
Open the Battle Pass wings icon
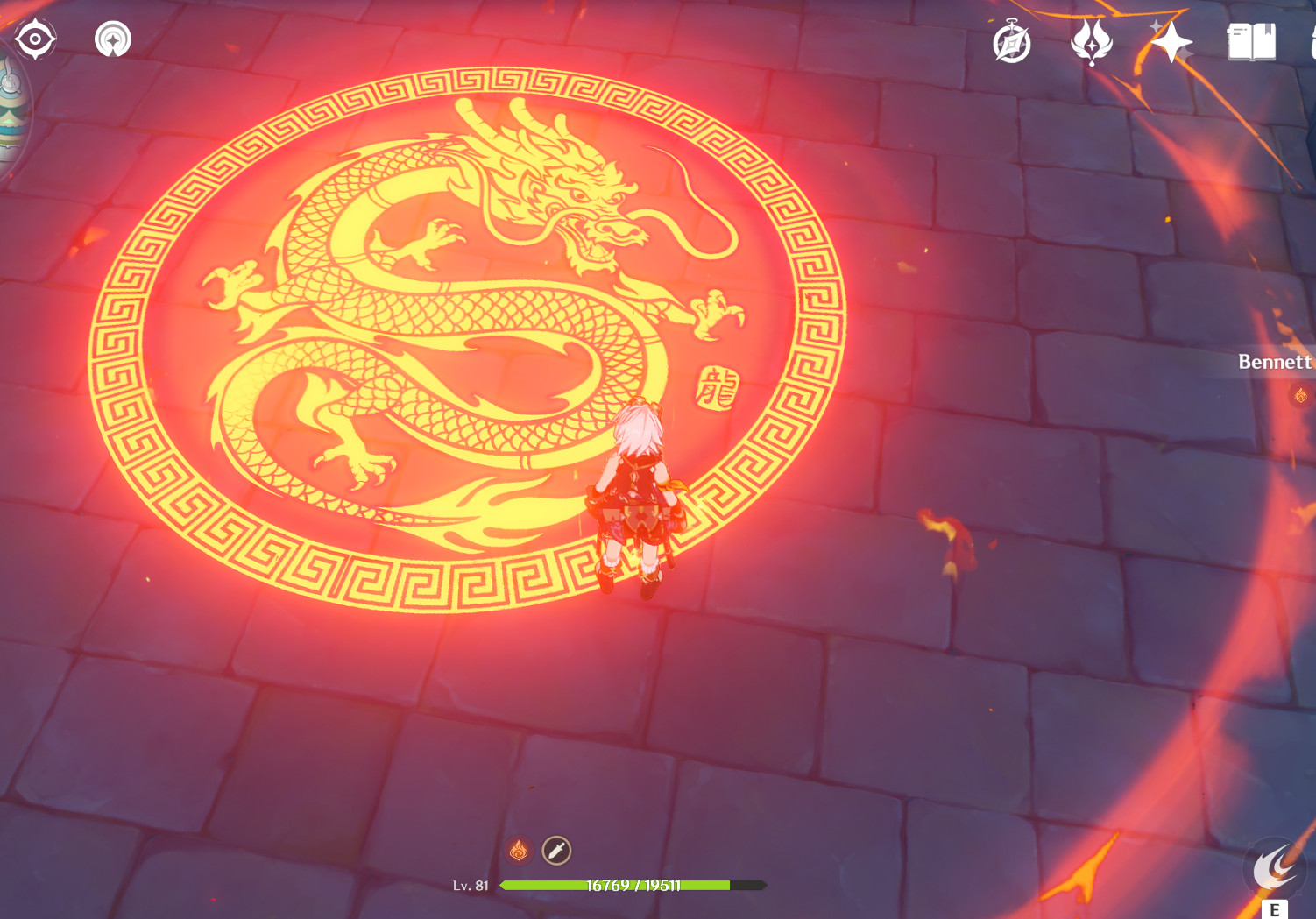pyautogui.click(x=1091, y=40)
